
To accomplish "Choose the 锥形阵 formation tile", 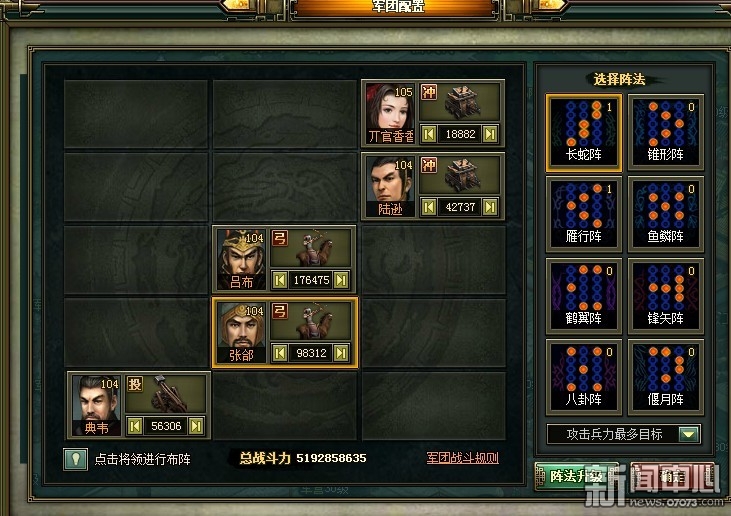I will (665, 130).
